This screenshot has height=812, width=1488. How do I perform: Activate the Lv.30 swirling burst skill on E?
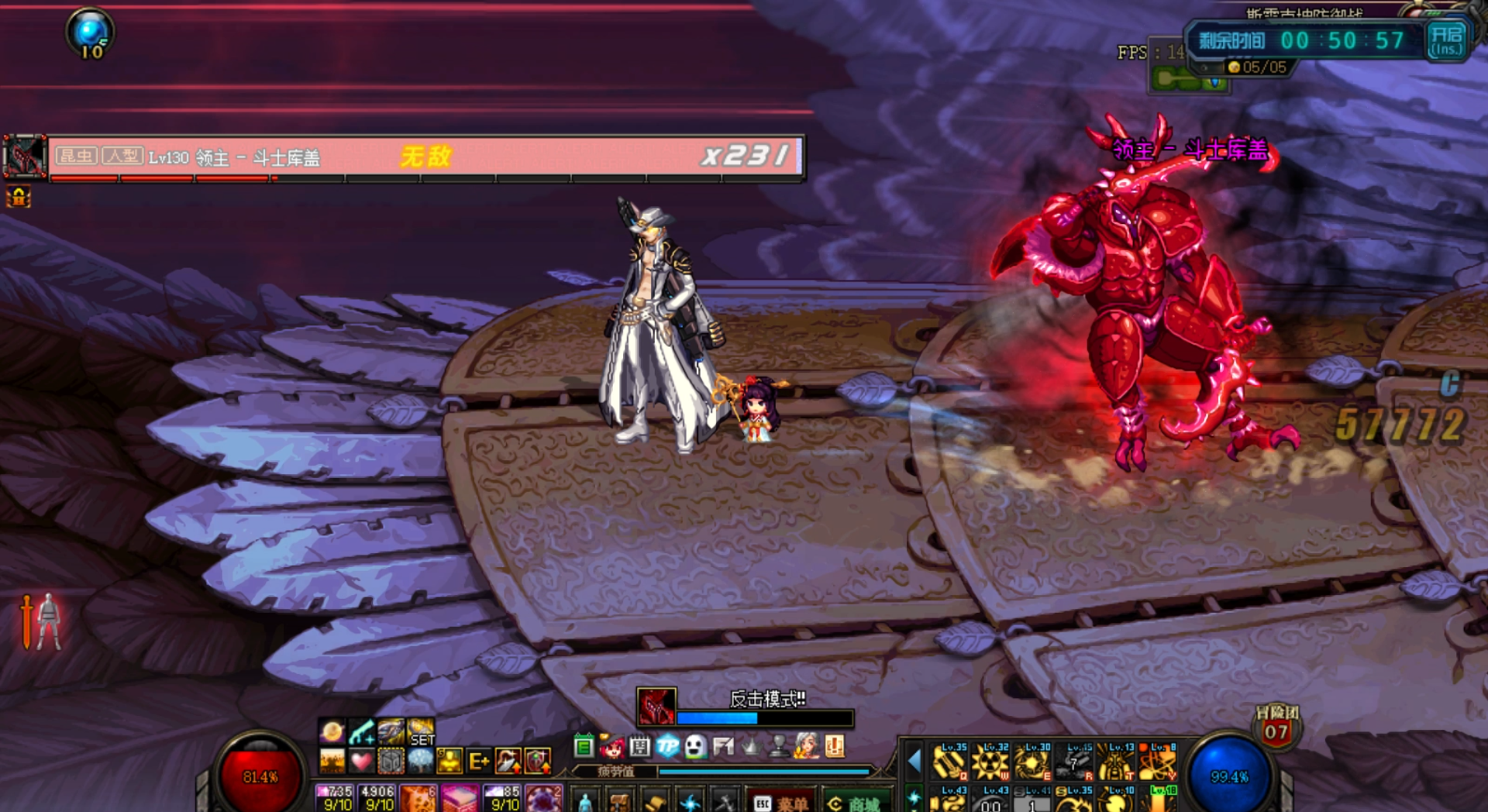click(1033, 761)
